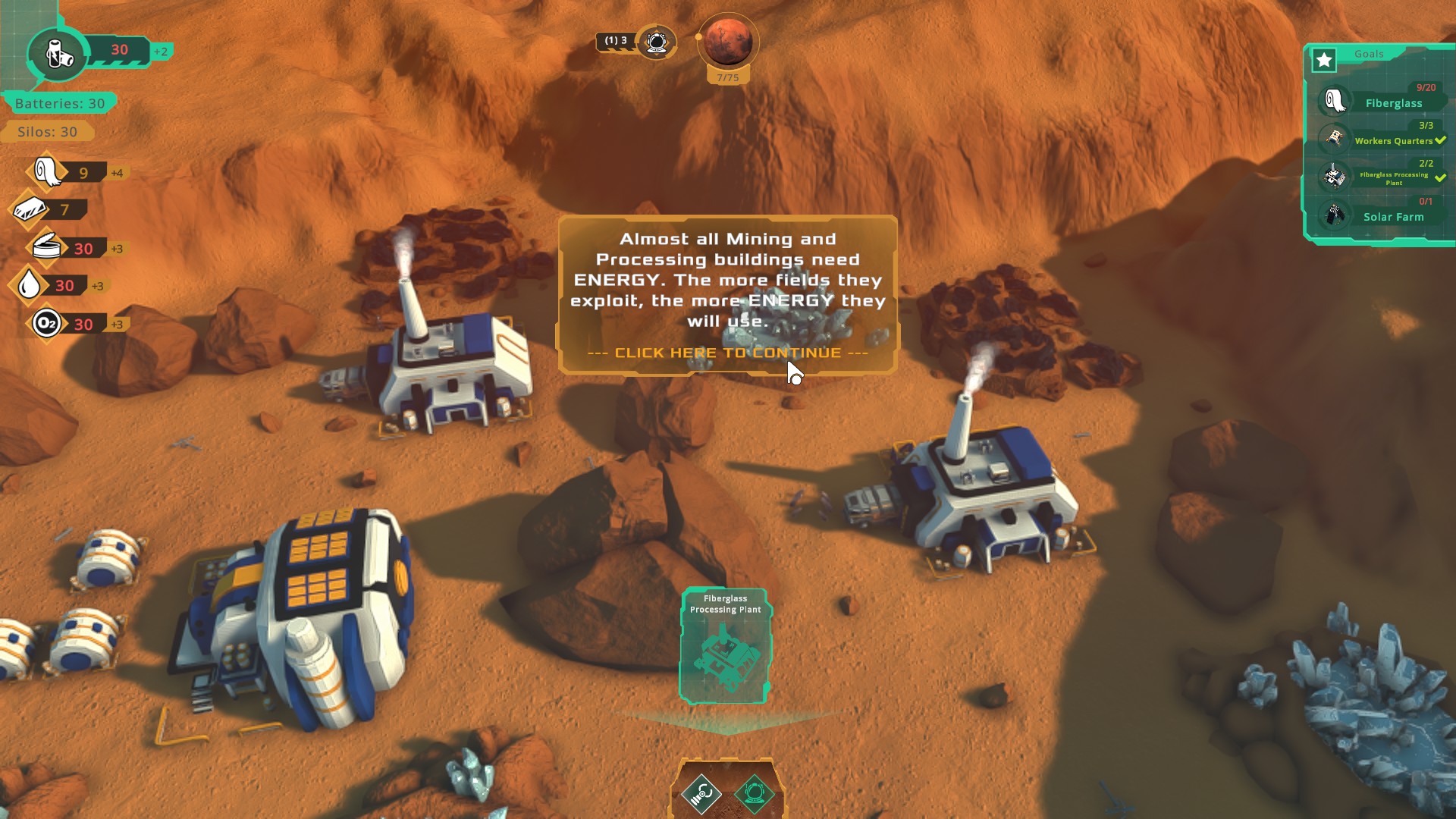Click the water droplet resource icon
1456x819 pixels.
tap(30, 285)
